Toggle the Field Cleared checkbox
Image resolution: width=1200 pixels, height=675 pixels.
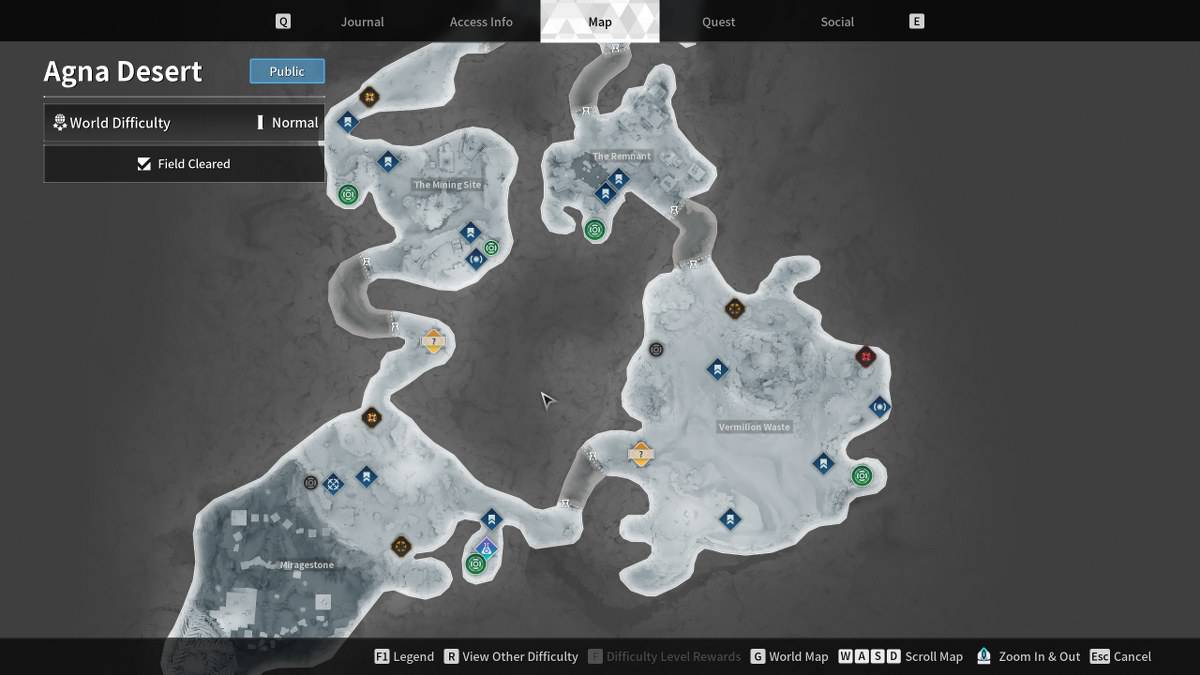click(145, 164)
